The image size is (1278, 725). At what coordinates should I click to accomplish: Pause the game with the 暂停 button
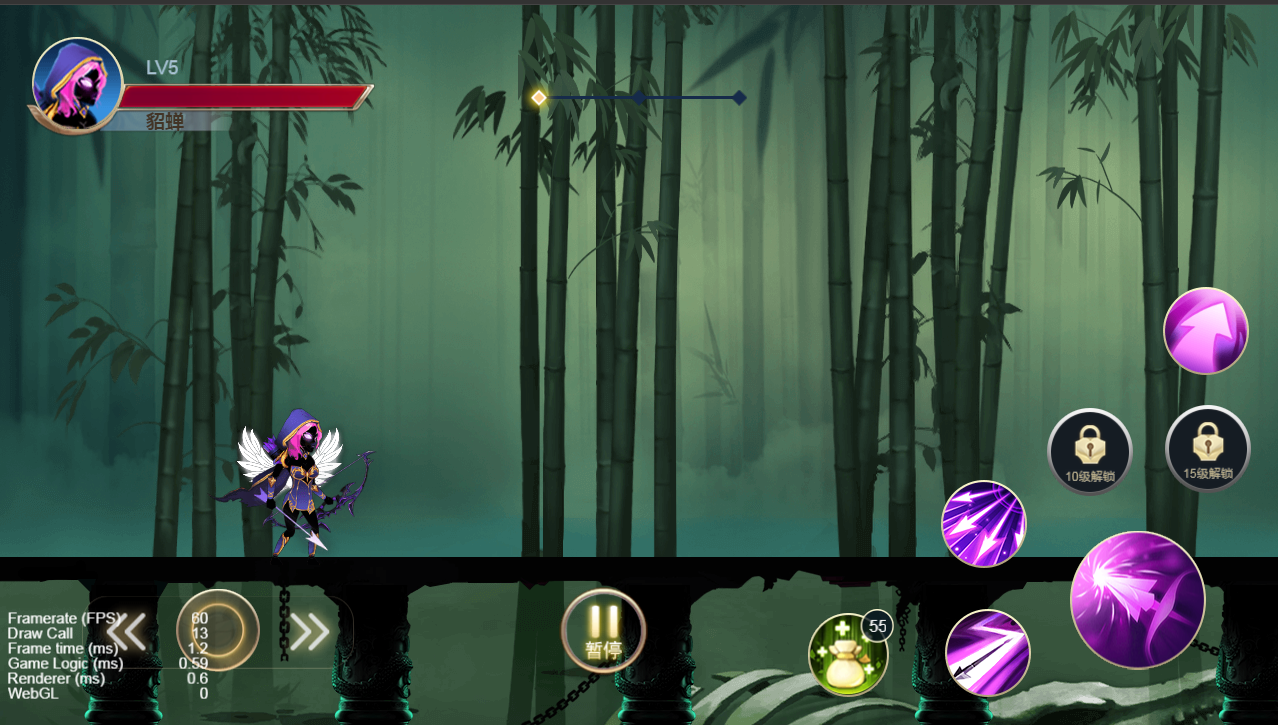tap(603, 631)
